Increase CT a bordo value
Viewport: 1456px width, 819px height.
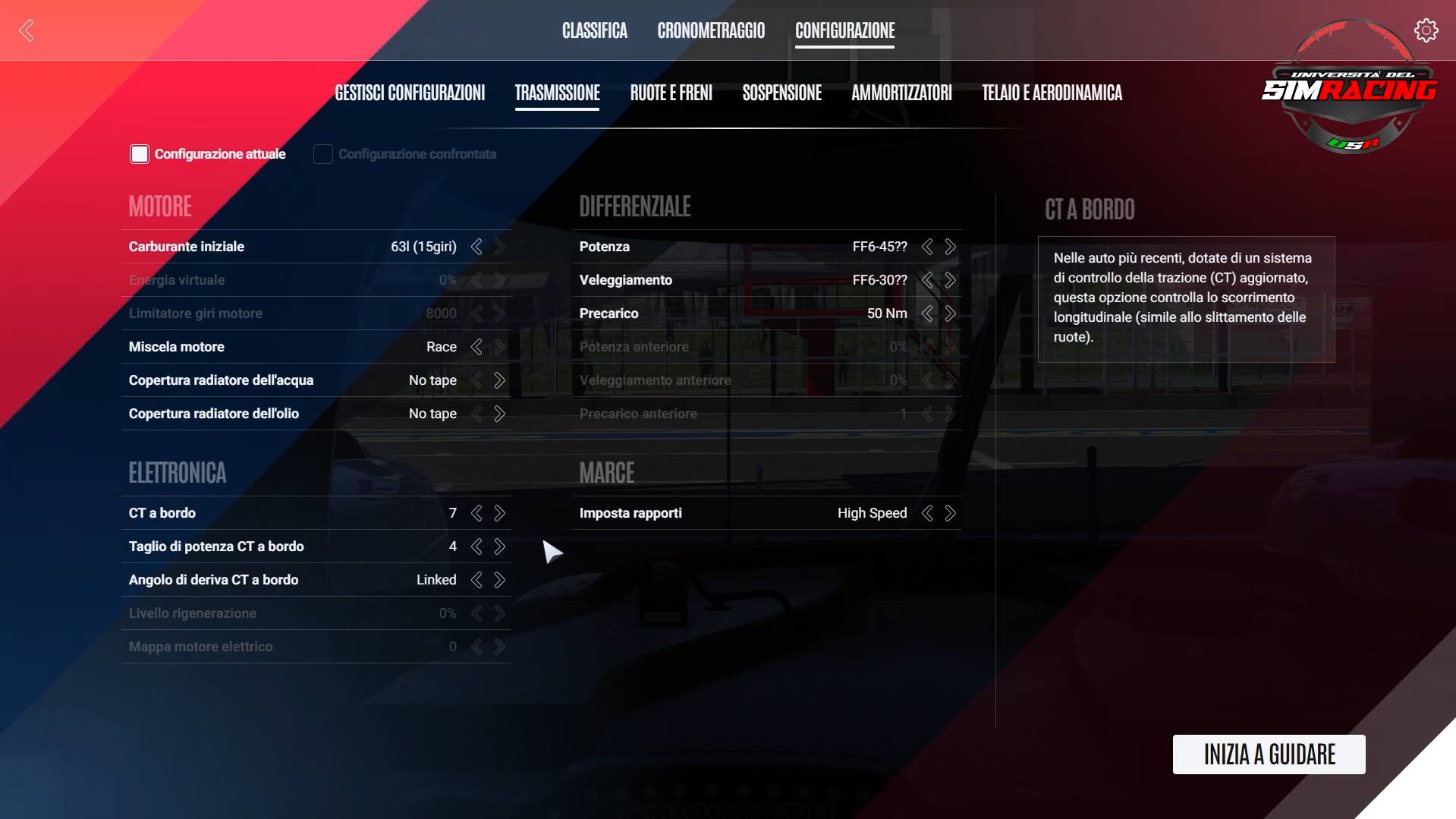point(500,513)
